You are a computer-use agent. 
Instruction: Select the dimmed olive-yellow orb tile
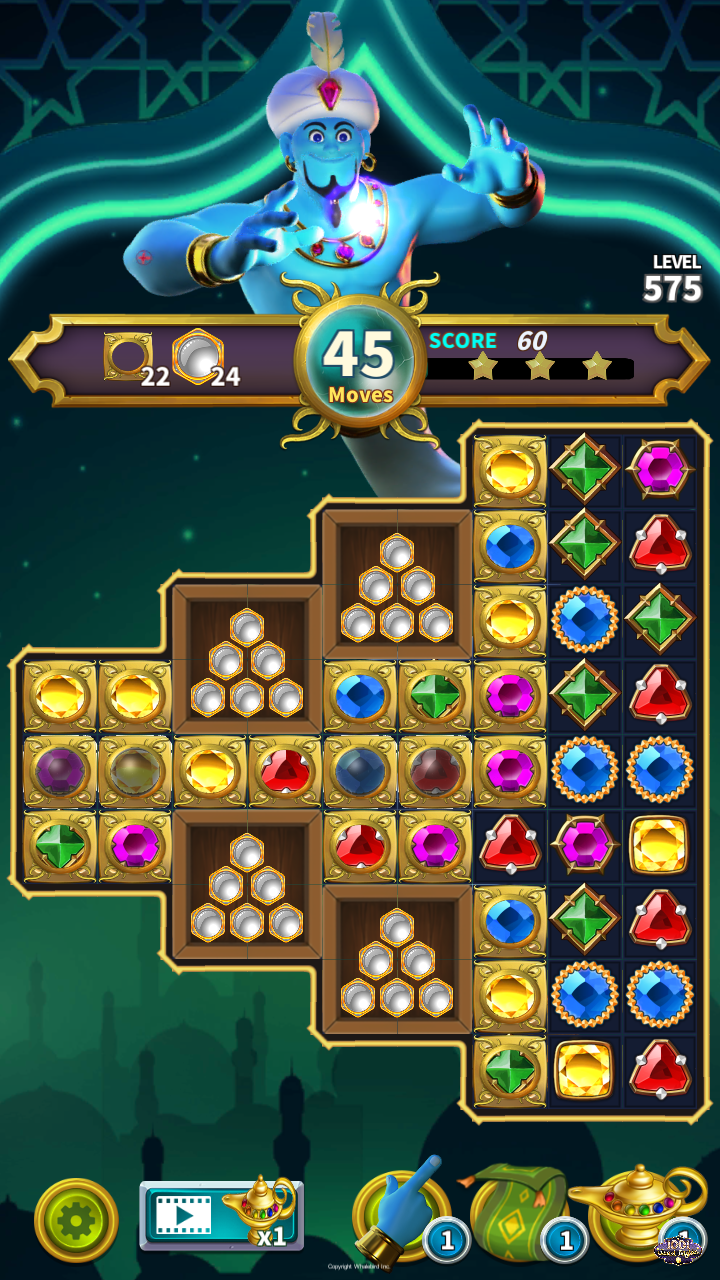tap(135, 771)
